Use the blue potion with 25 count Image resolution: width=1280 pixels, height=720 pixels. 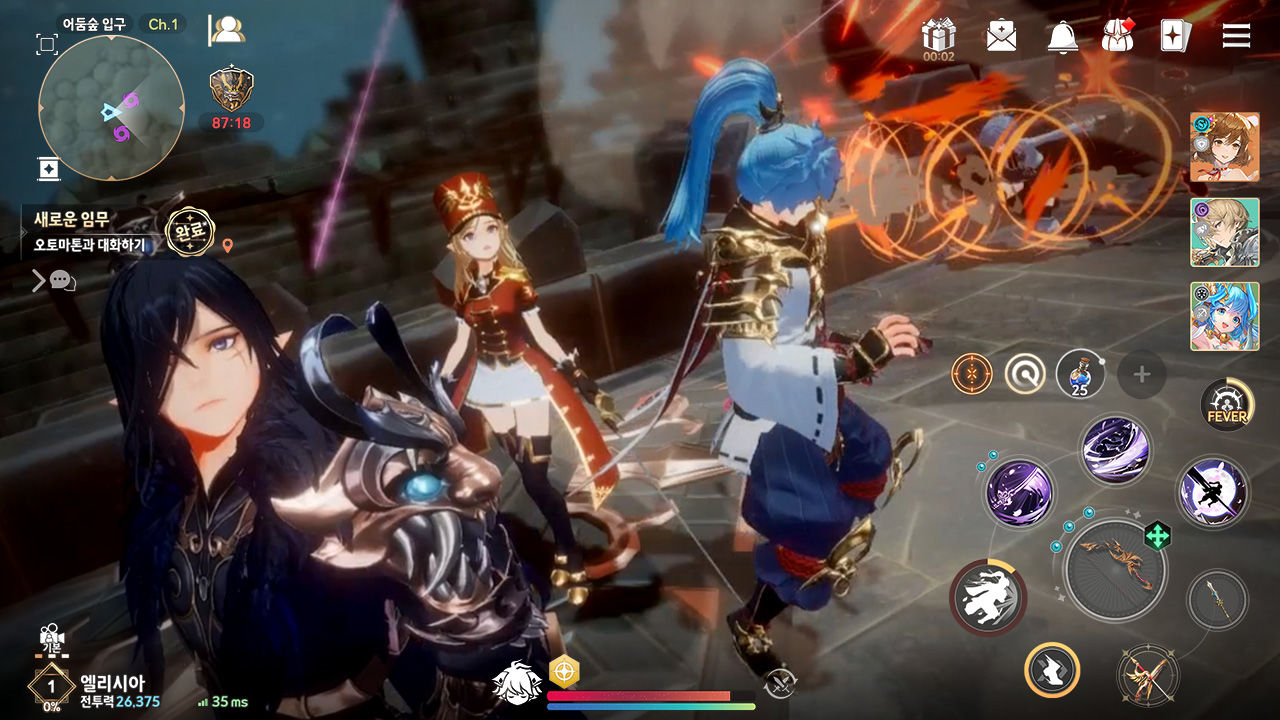1081,375
